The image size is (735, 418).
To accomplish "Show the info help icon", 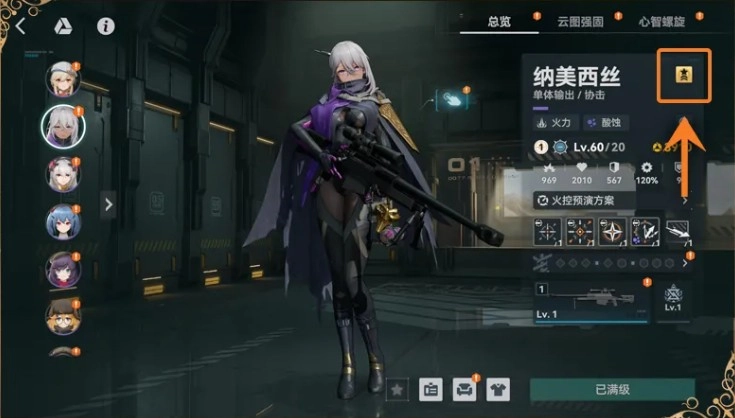I will click(105, 27).
